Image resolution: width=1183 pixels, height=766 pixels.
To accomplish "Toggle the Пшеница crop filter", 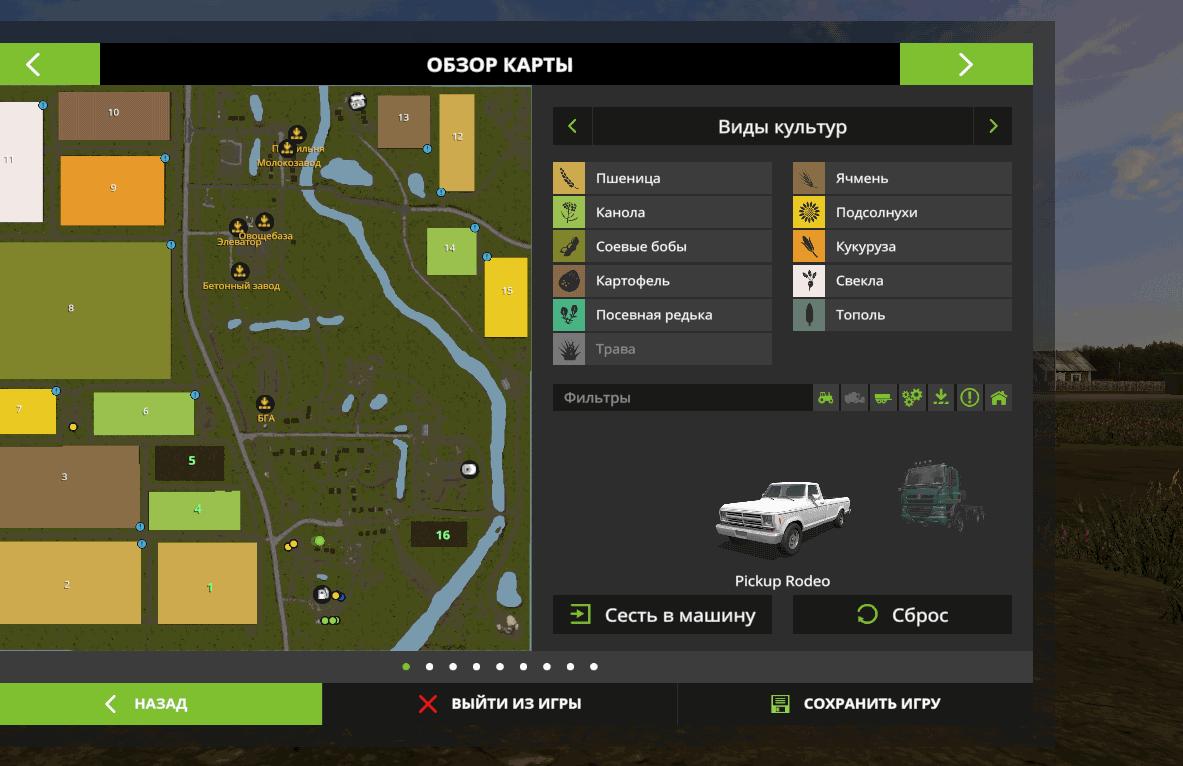I will click(662, 179).
